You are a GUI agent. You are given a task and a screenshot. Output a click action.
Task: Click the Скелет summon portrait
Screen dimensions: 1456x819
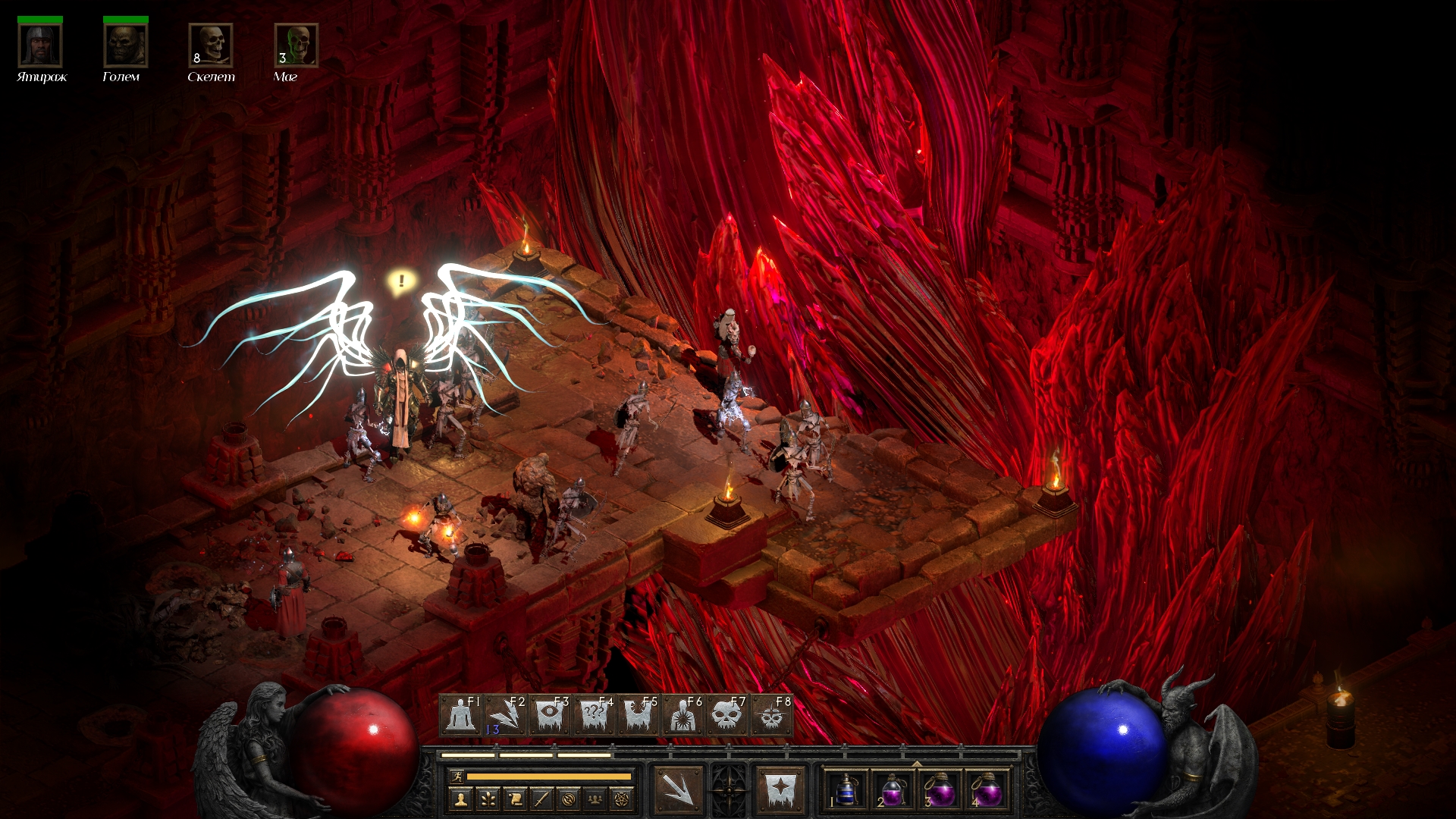[211, 45]
